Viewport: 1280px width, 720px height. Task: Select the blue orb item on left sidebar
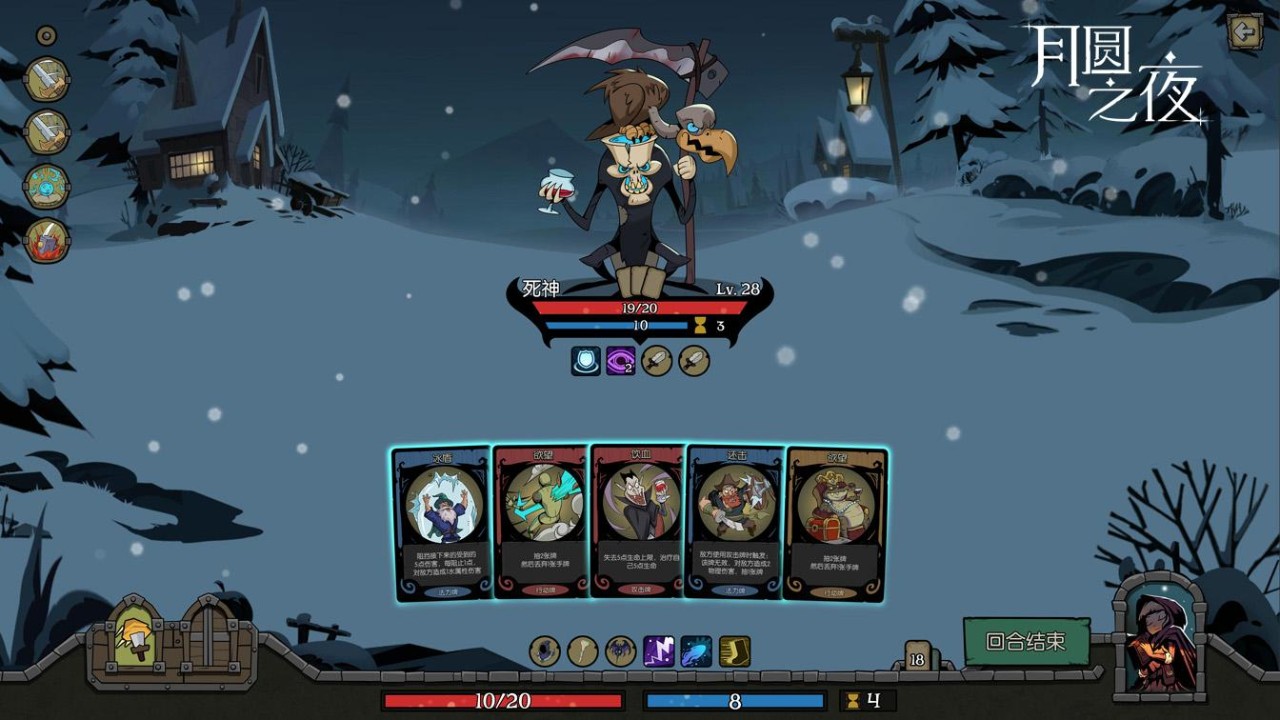[x=47, y=187]
